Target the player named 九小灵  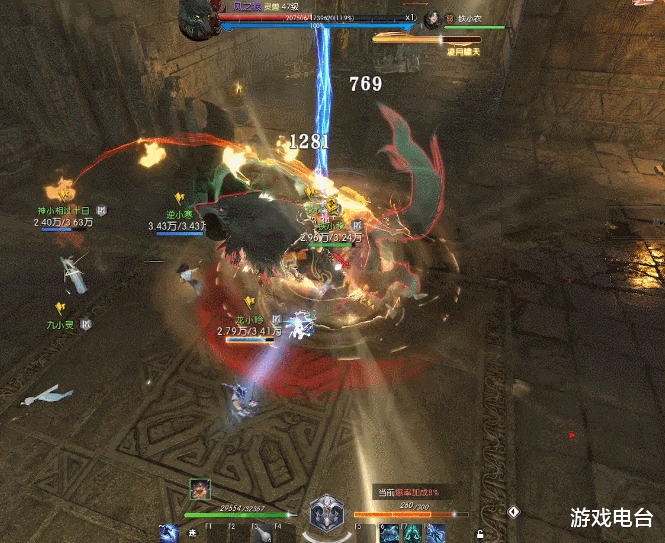click(62, 325)
